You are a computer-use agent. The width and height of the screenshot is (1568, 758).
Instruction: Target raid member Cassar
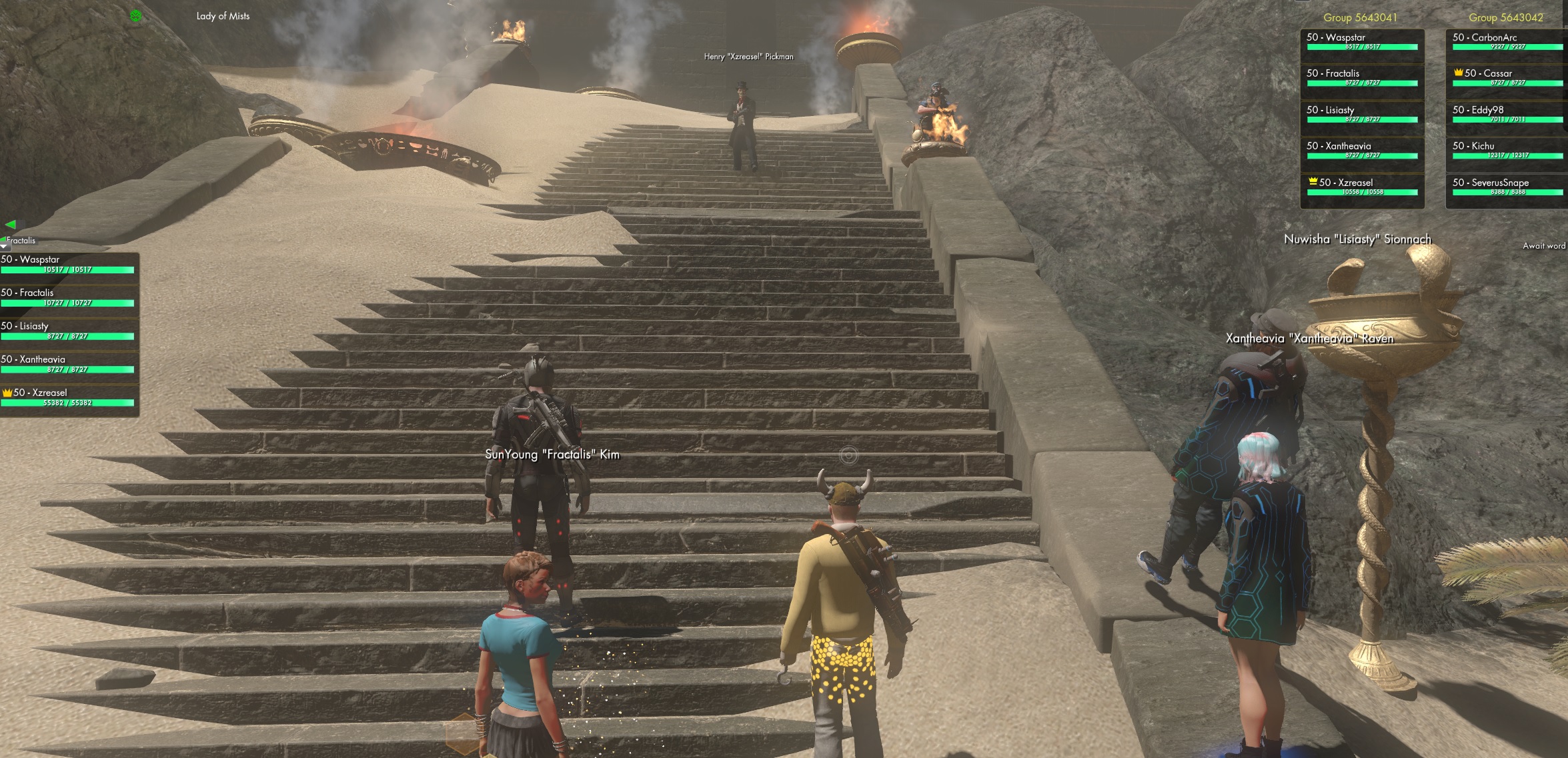pyautogui.click(x=1507, y=77)
